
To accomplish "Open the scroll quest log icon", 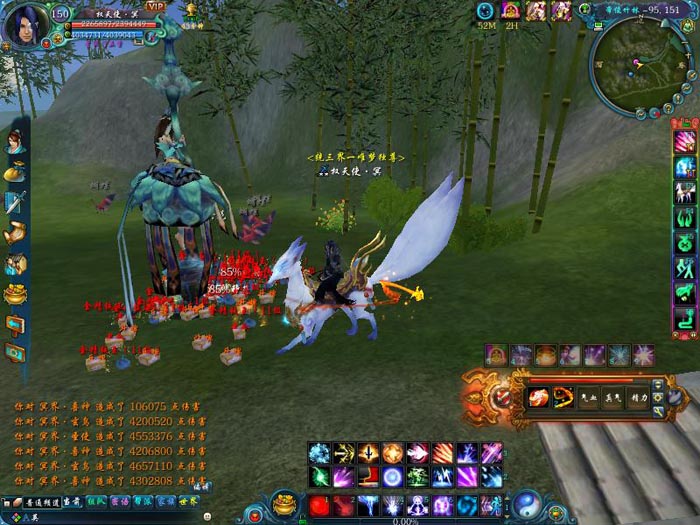I will click(15, 234).
